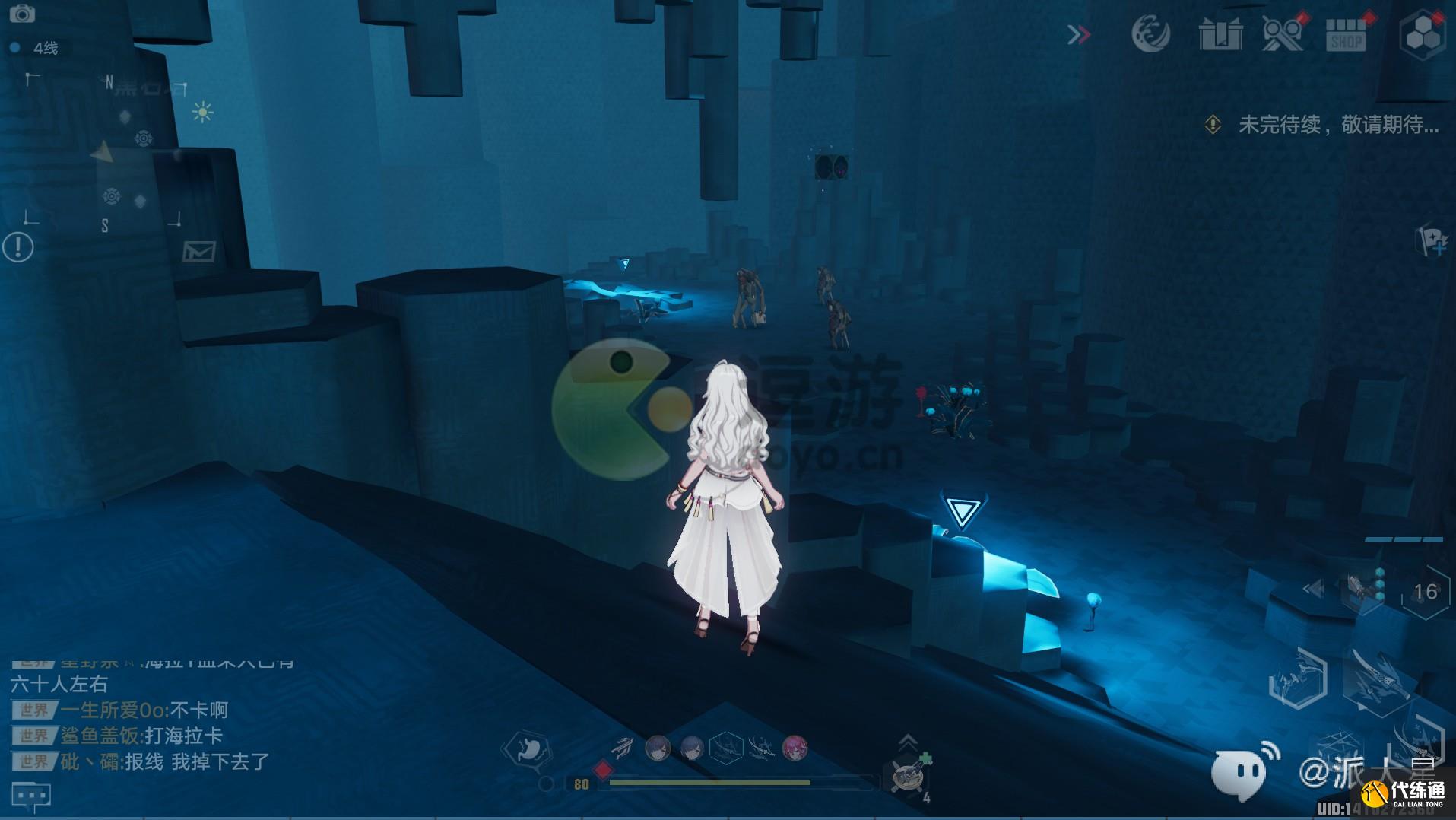
Task: Use the food dish quick item
Action: pos(909,777)
